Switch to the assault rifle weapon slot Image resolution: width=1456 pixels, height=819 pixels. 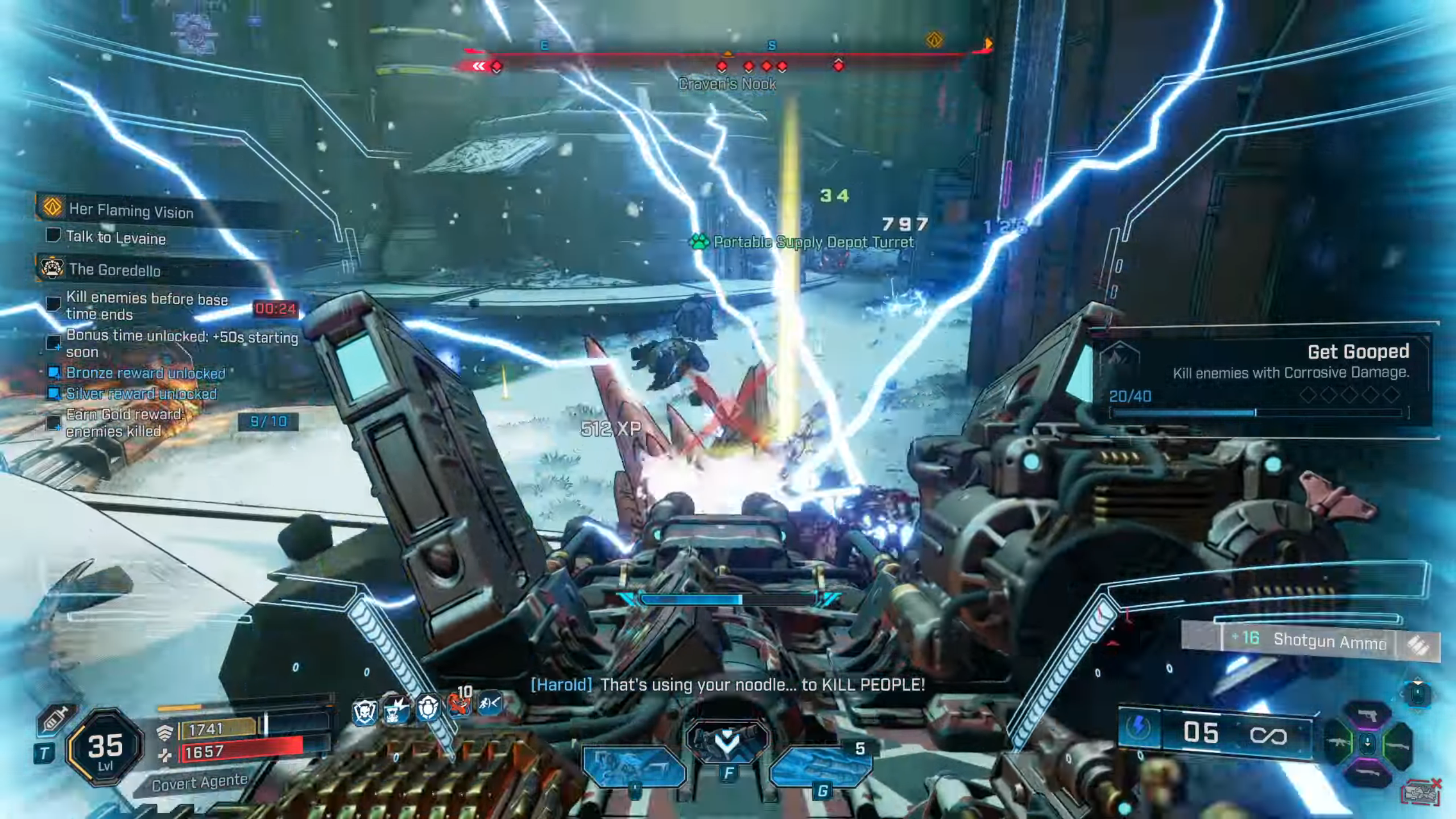(x=1338, y=744)
